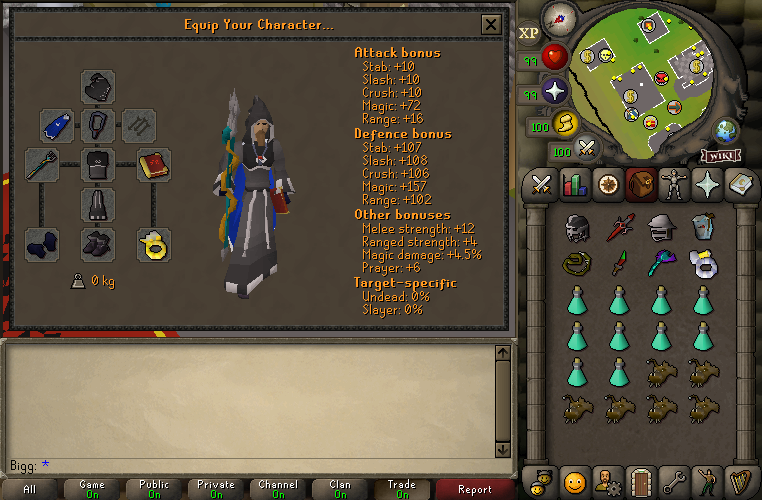Select the equipped staff weapon slot

click(x=41, y=164)
